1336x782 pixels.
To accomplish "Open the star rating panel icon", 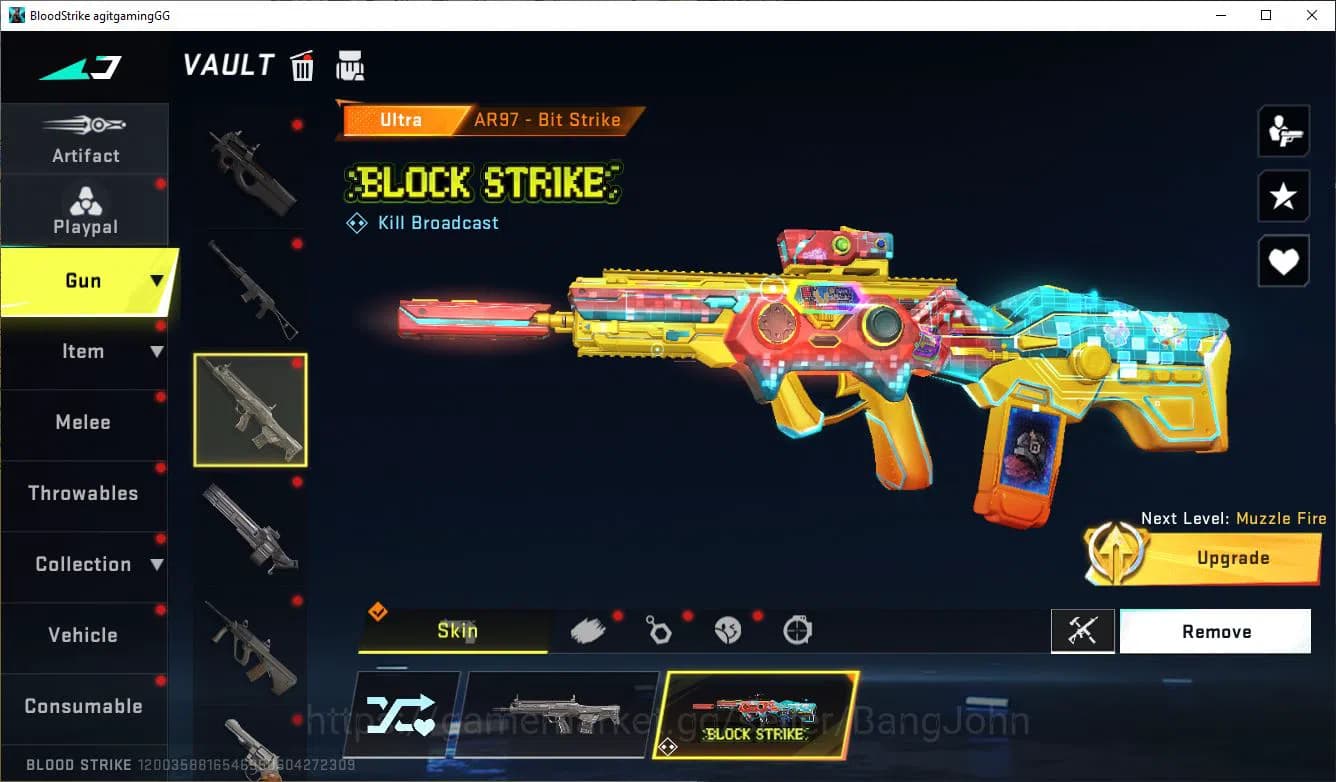I will [1283, 196].
